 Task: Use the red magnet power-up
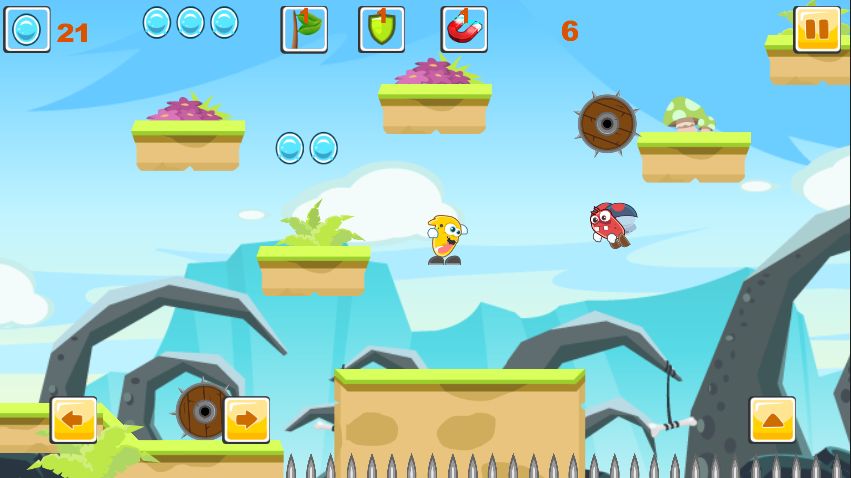(x=464, y=29)
